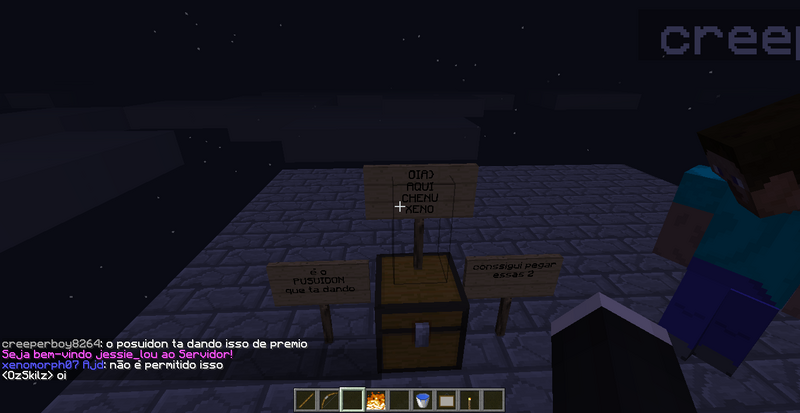
Task: Choose the fire item in the hotbar
Action: click(376, 401)
